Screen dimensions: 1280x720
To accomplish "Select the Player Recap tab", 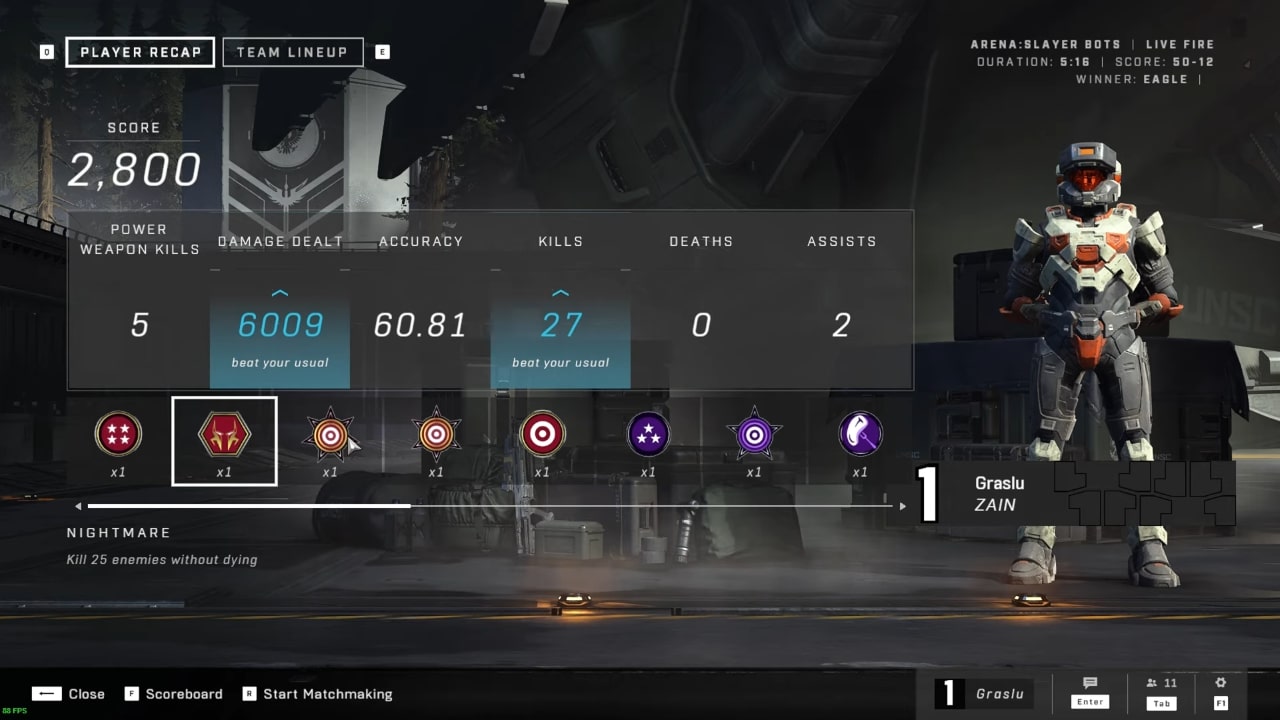I will [140, 52].
